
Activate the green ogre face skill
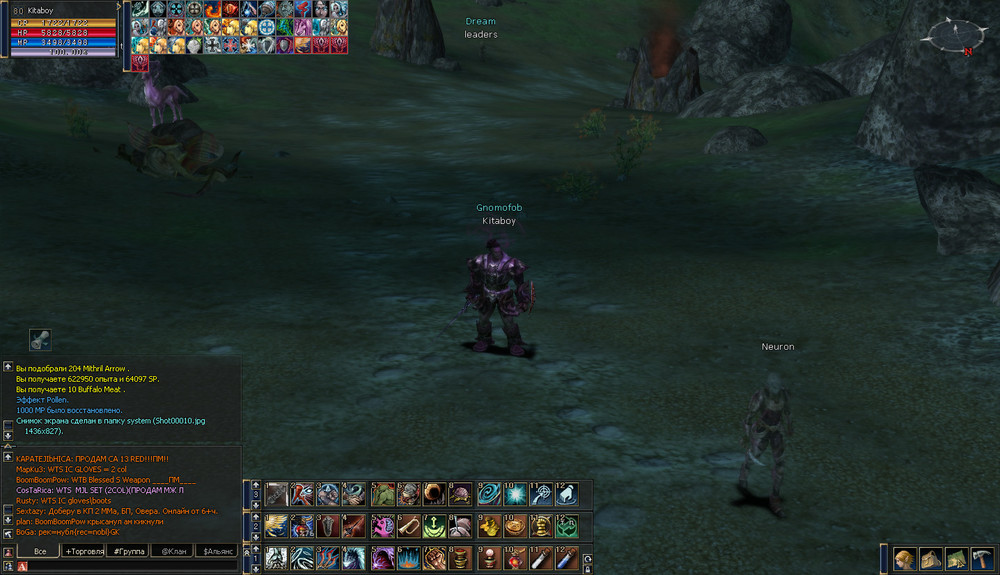[384, 493]
